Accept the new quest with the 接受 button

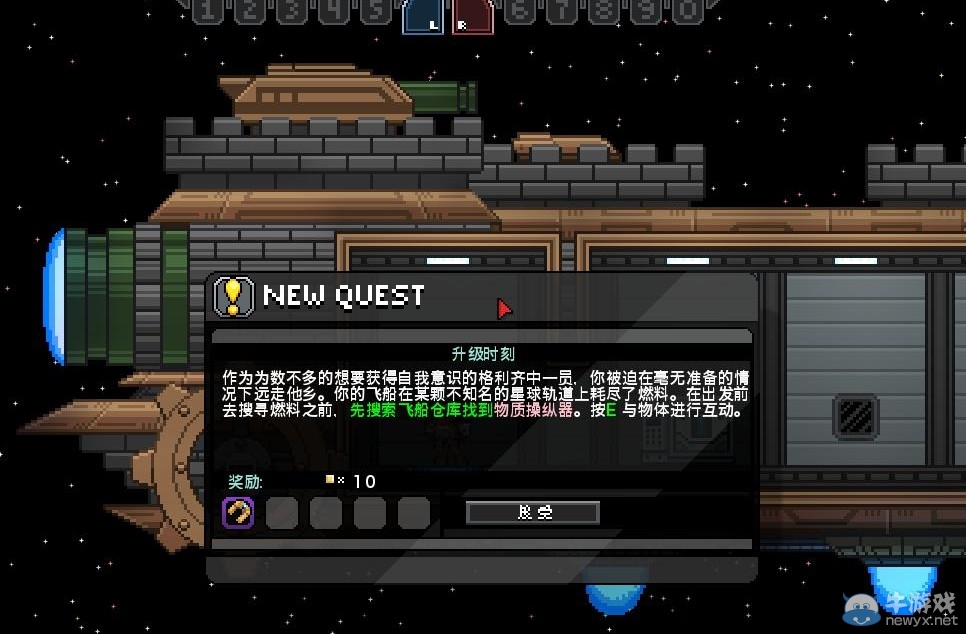click(533, 512)
